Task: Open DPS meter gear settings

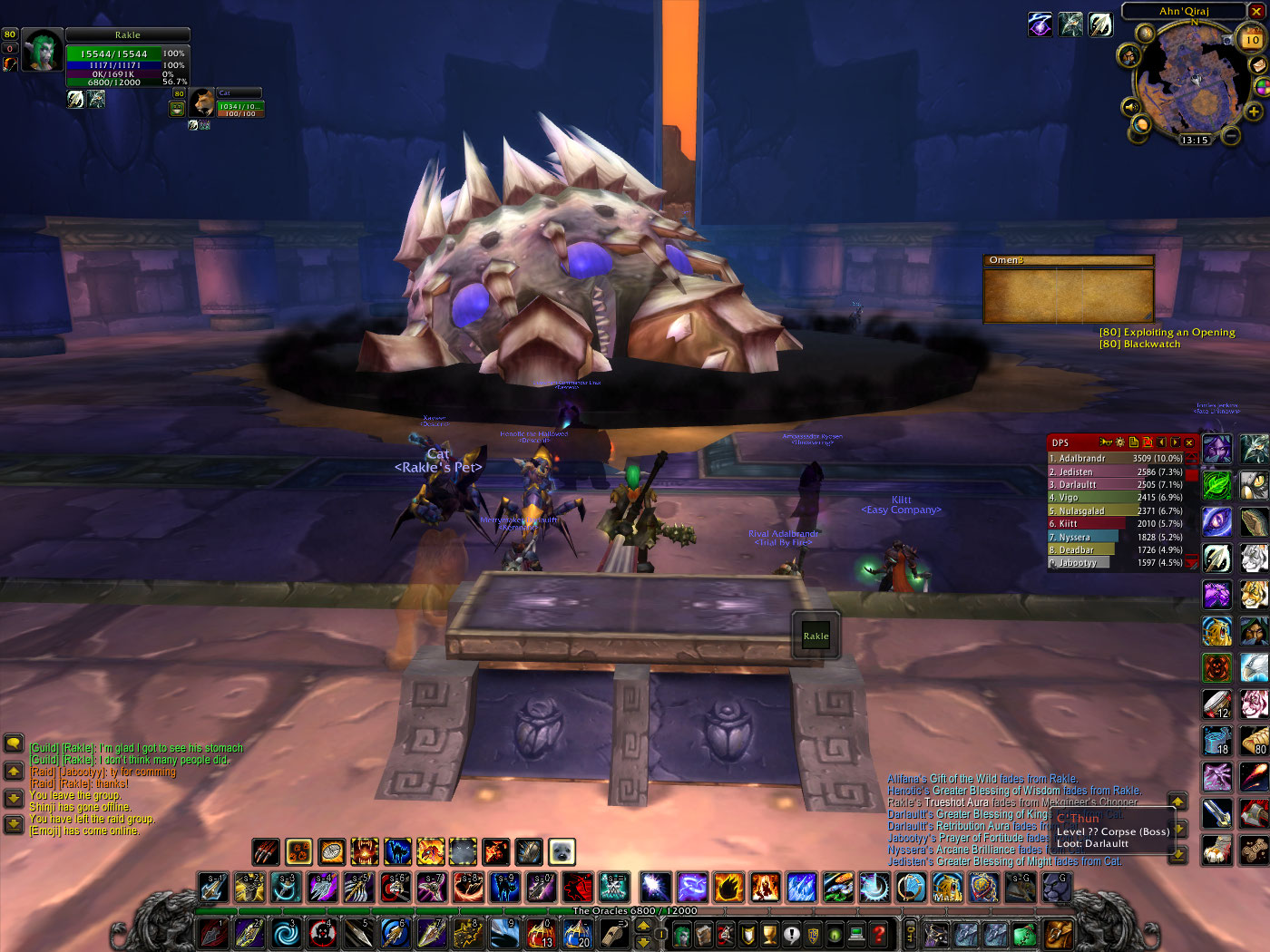Action: click(1119, 442)
